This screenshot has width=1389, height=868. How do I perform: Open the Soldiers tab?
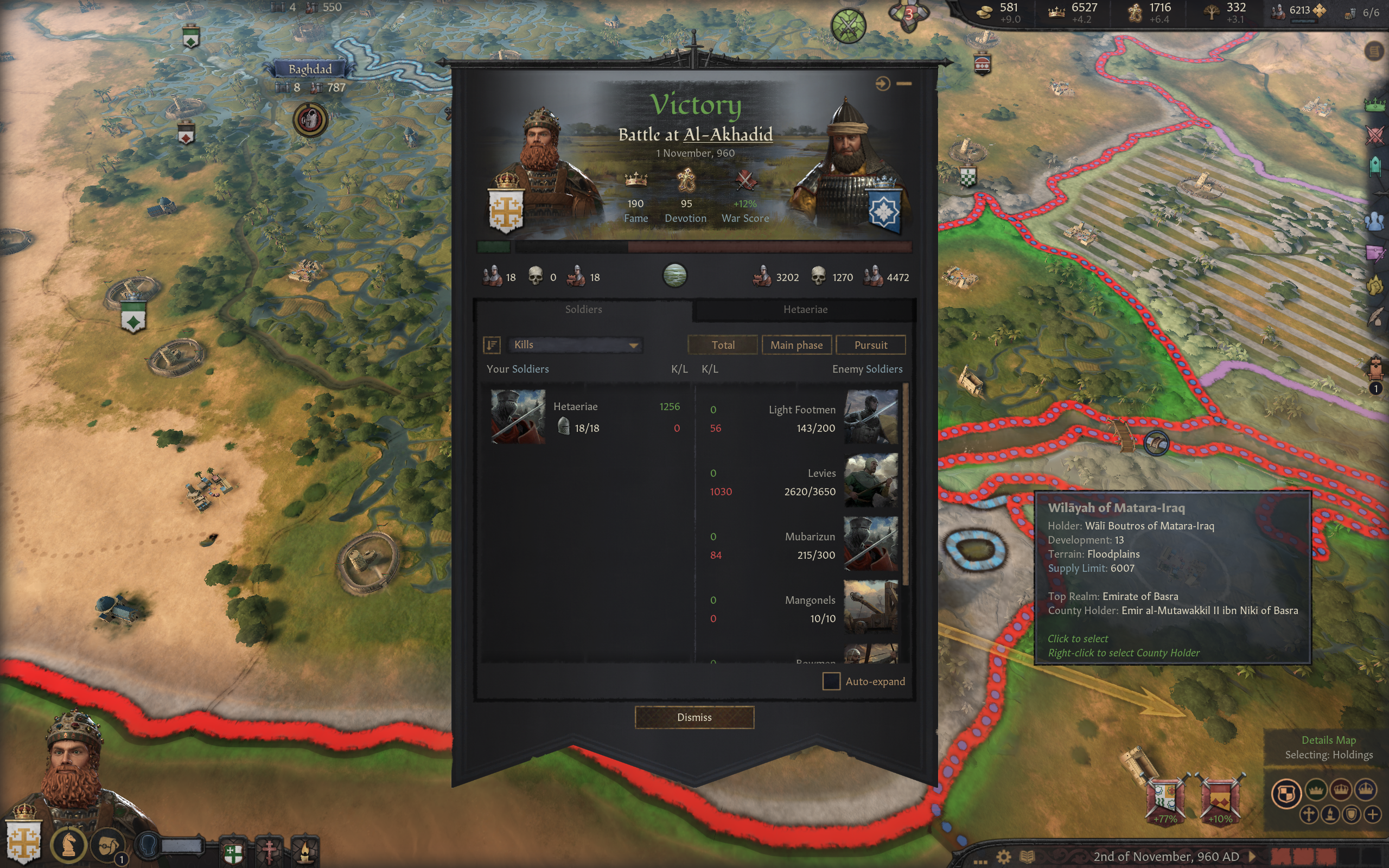coord(583,309)
